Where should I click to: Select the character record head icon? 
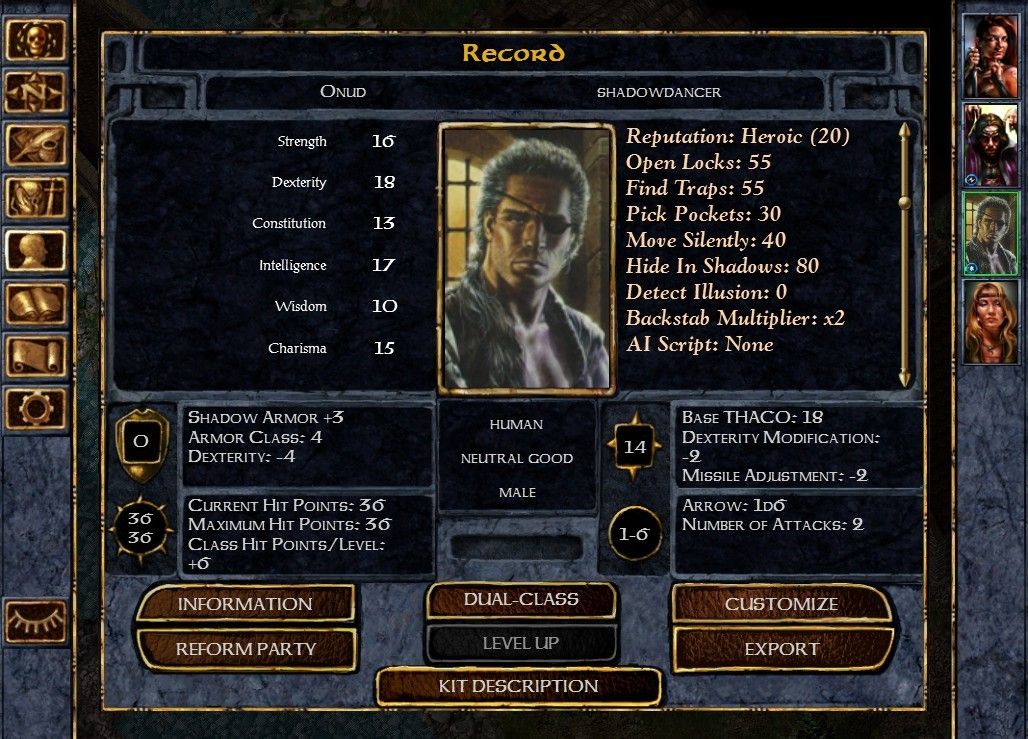click(36, 251)
